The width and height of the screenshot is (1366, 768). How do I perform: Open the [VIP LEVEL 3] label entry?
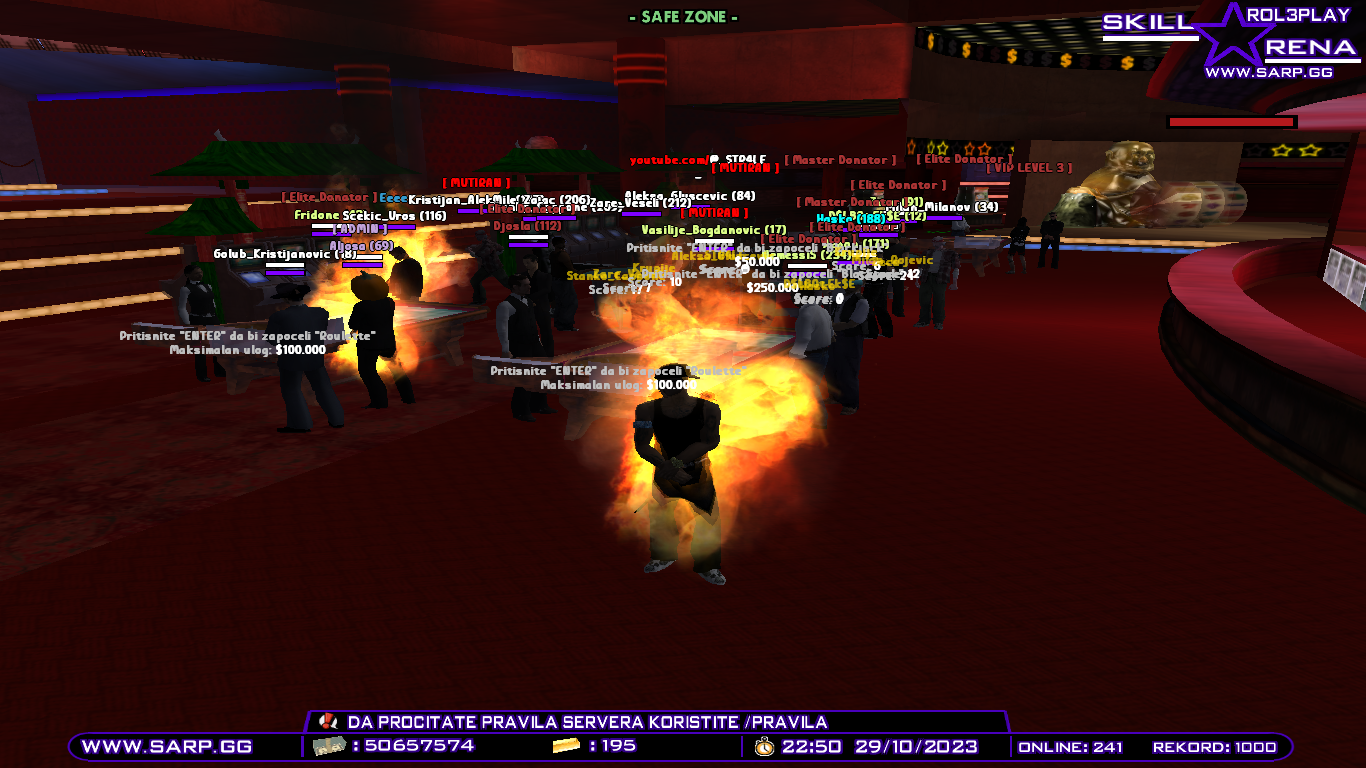click(1029, 168)
